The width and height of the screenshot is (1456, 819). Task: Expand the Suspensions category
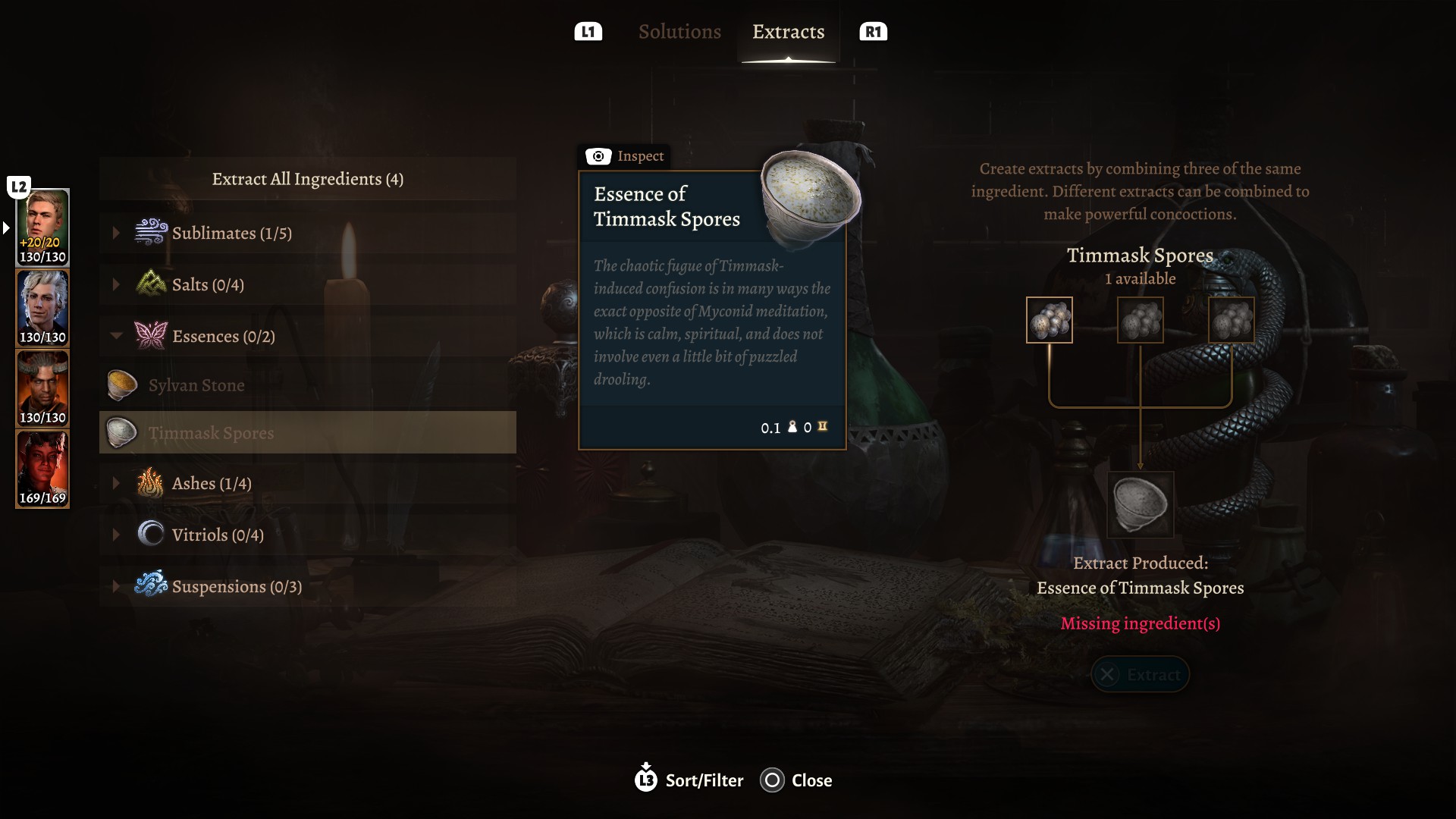click(x=237, y=586)
